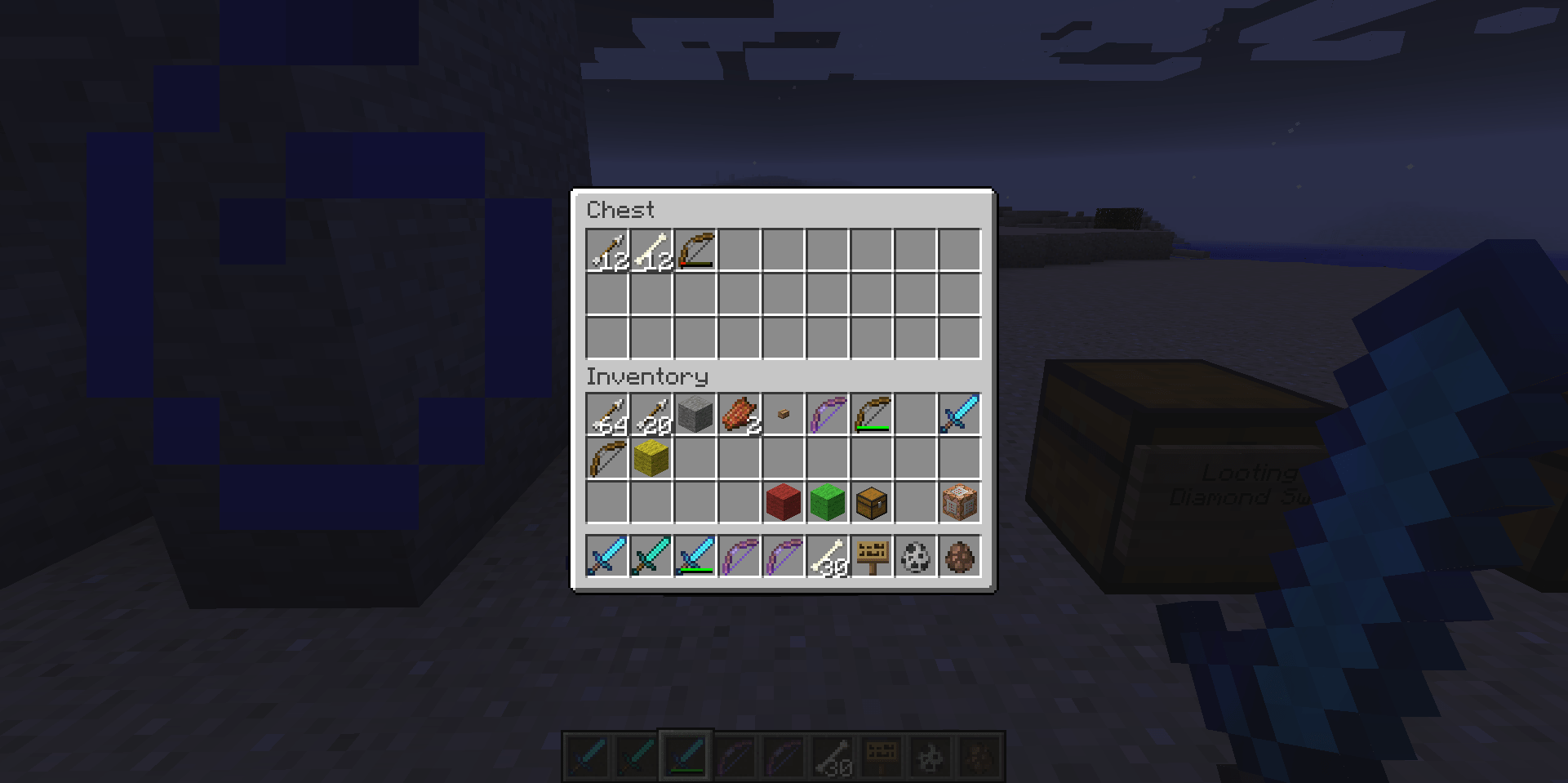This screenshot has height=783, width=1568.
Task: Click the plain bow below the arrow stacks
Action: point(606,458)
